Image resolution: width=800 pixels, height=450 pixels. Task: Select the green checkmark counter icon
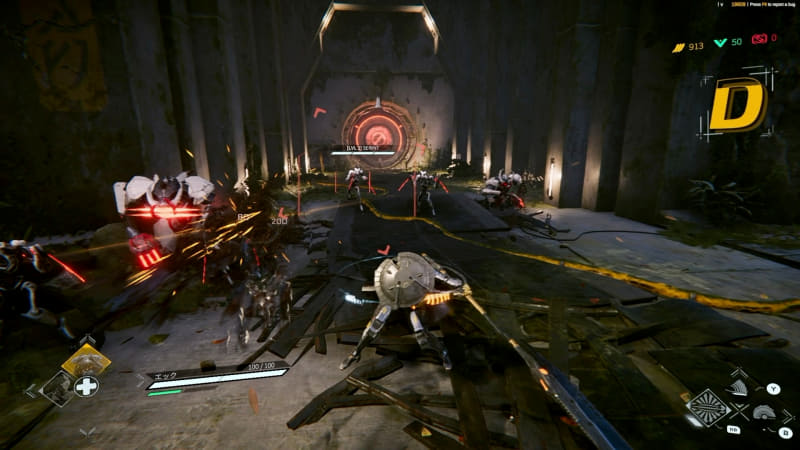point(720,42)
